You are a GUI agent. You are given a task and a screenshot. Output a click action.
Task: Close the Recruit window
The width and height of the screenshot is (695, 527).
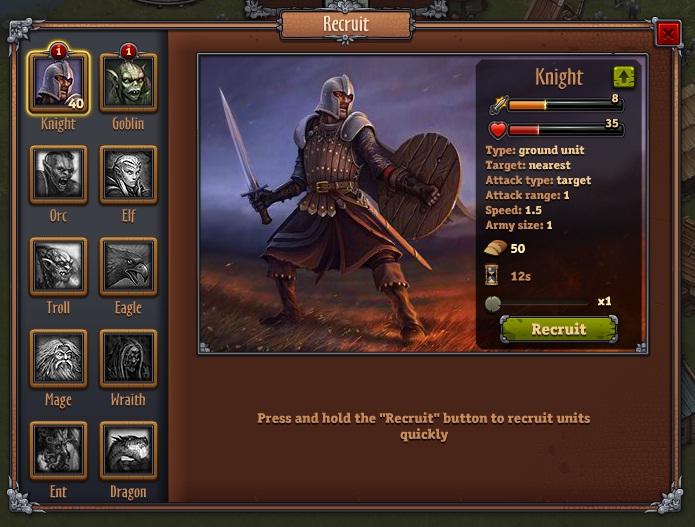coord(667,35)
